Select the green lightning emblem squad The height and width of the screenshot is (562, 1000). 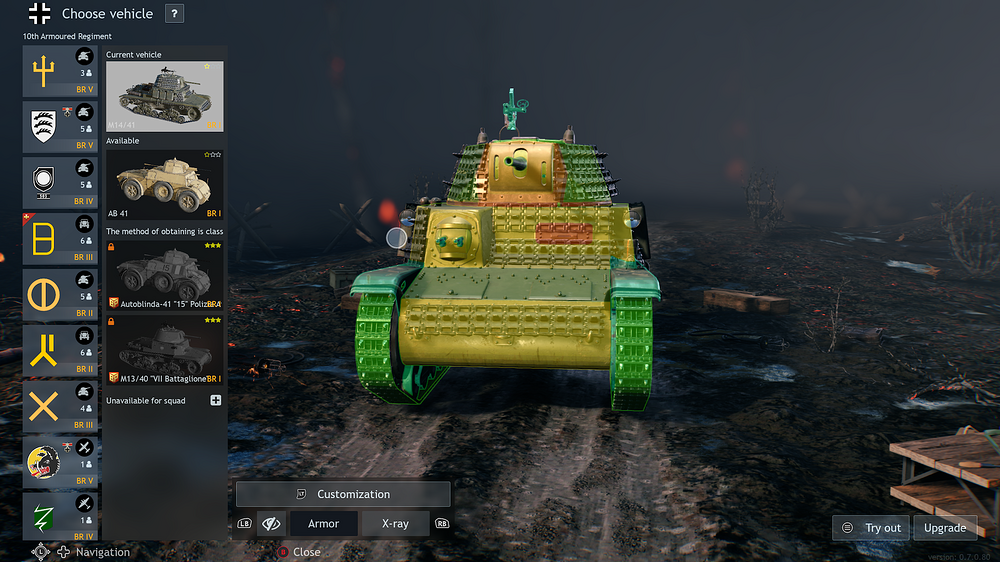point(60,517)
